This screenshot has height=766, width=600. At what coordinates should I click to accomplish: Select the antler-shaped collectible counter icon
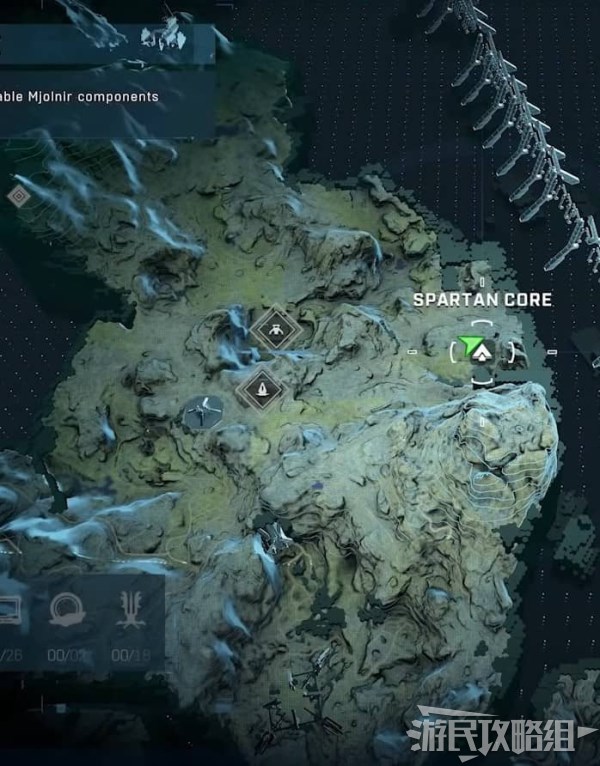[128, 611]
